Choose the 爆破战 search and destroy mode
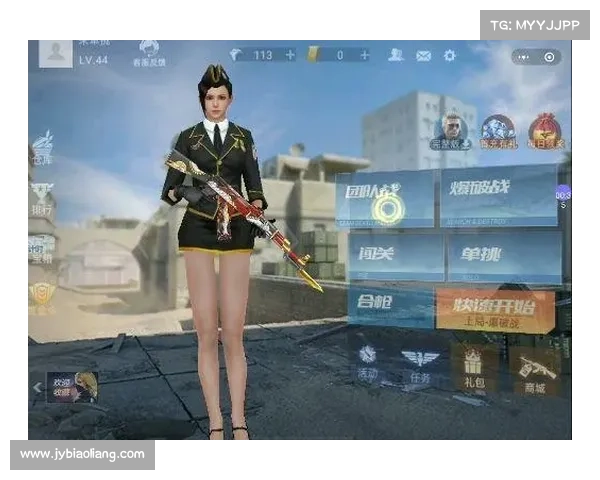This screenshot has height=480, width=600. pos(497,195)
